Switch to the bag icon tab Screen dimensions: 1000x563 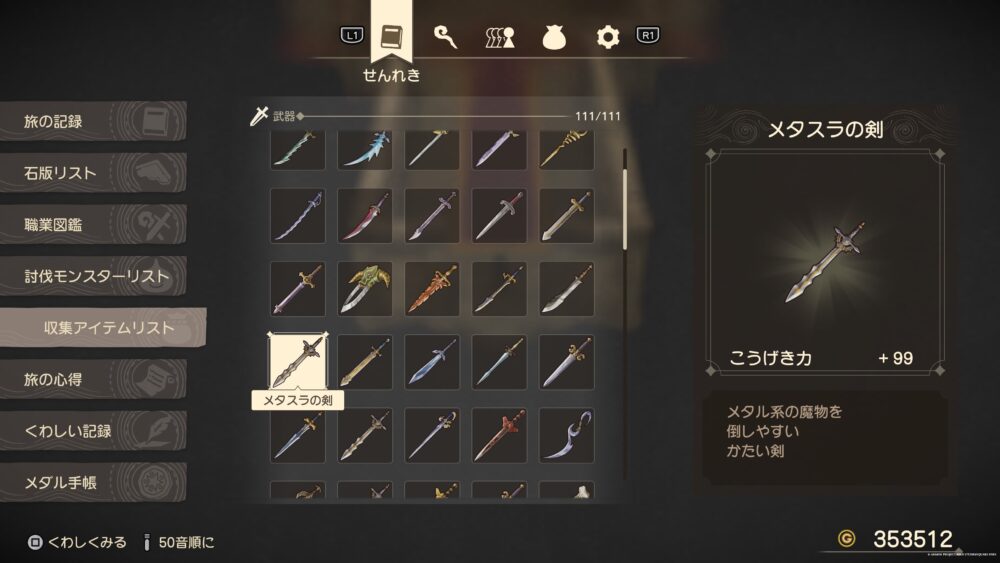(x=554, y=37)
